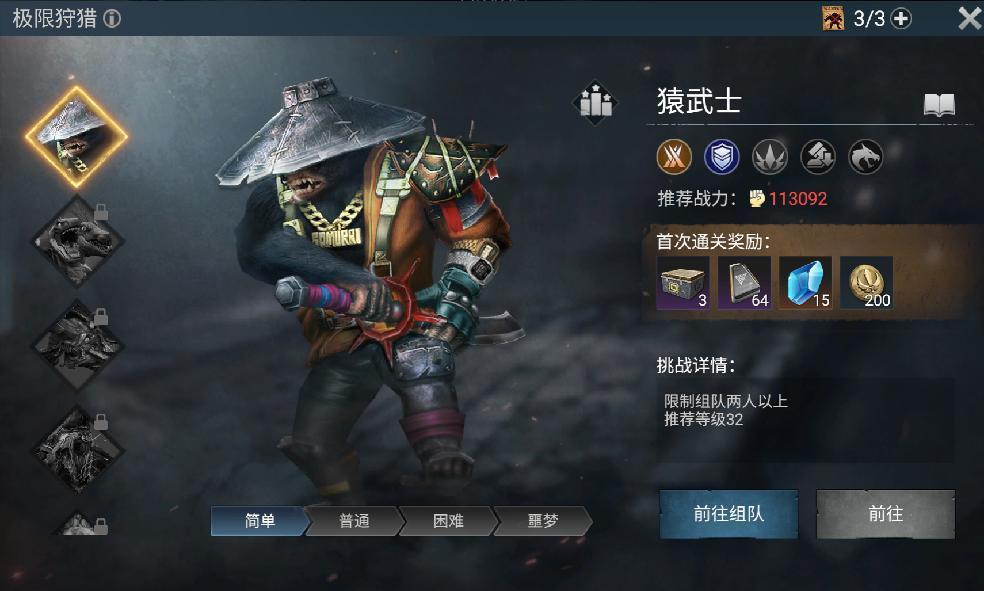The height and width of the screenshot is (591, 984).
Task: Show the blue shield skill trait
Action: [722, 156]
